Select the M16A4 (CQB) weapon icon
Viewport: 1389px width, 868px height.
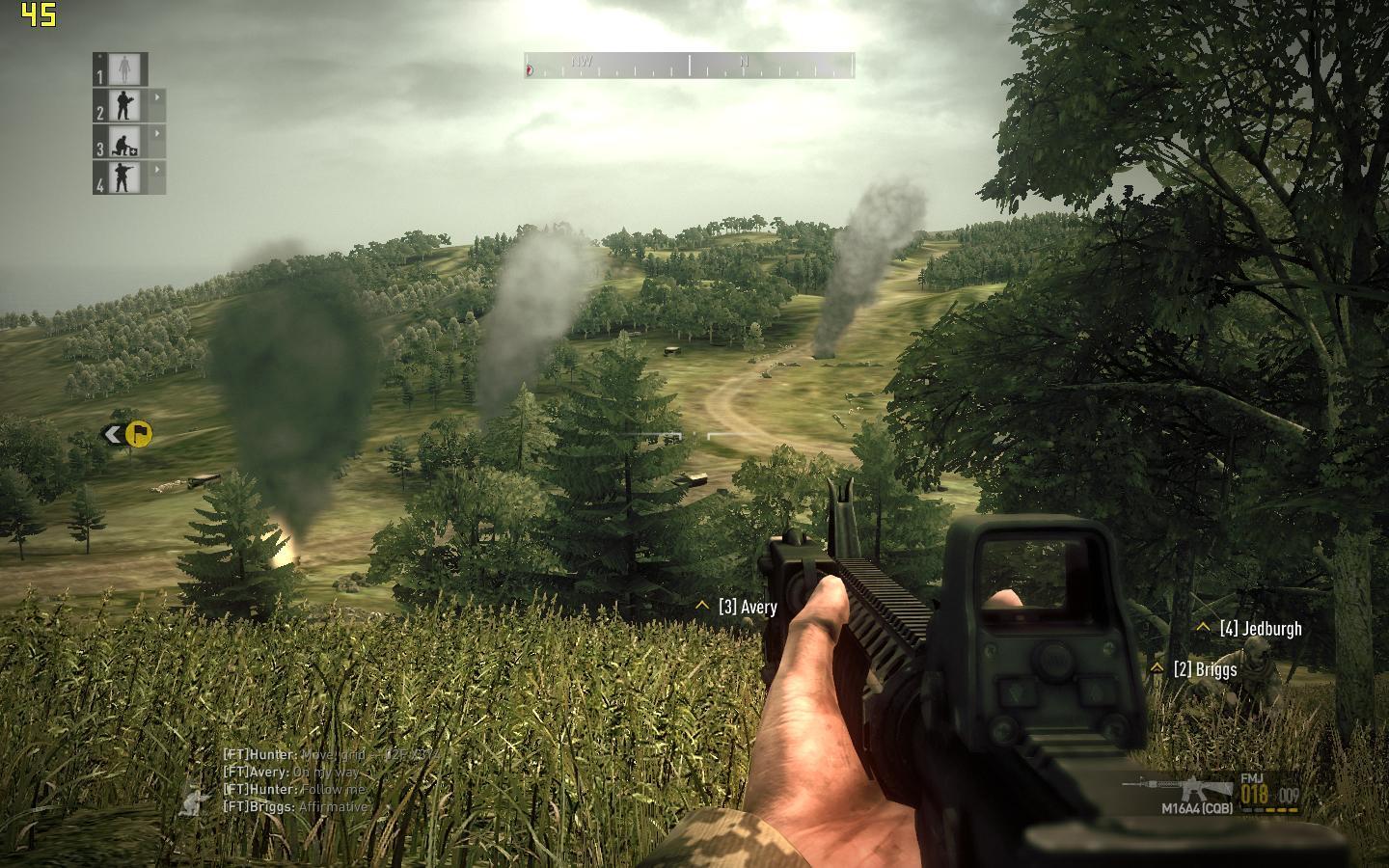click(1177, 790)
